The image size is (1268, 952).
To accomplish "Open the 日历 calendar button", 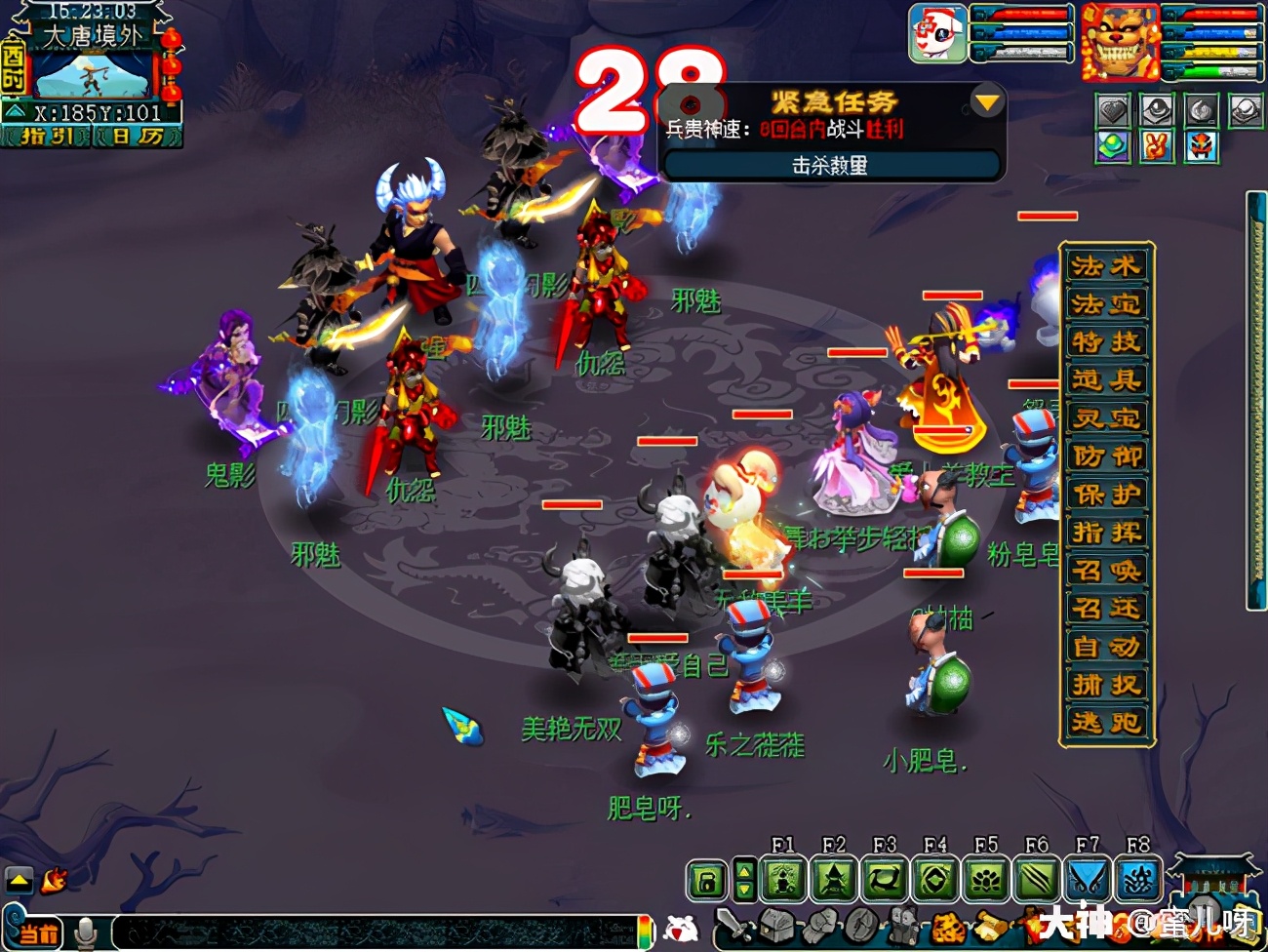I will pyautogui.click(x=137, y=137).
